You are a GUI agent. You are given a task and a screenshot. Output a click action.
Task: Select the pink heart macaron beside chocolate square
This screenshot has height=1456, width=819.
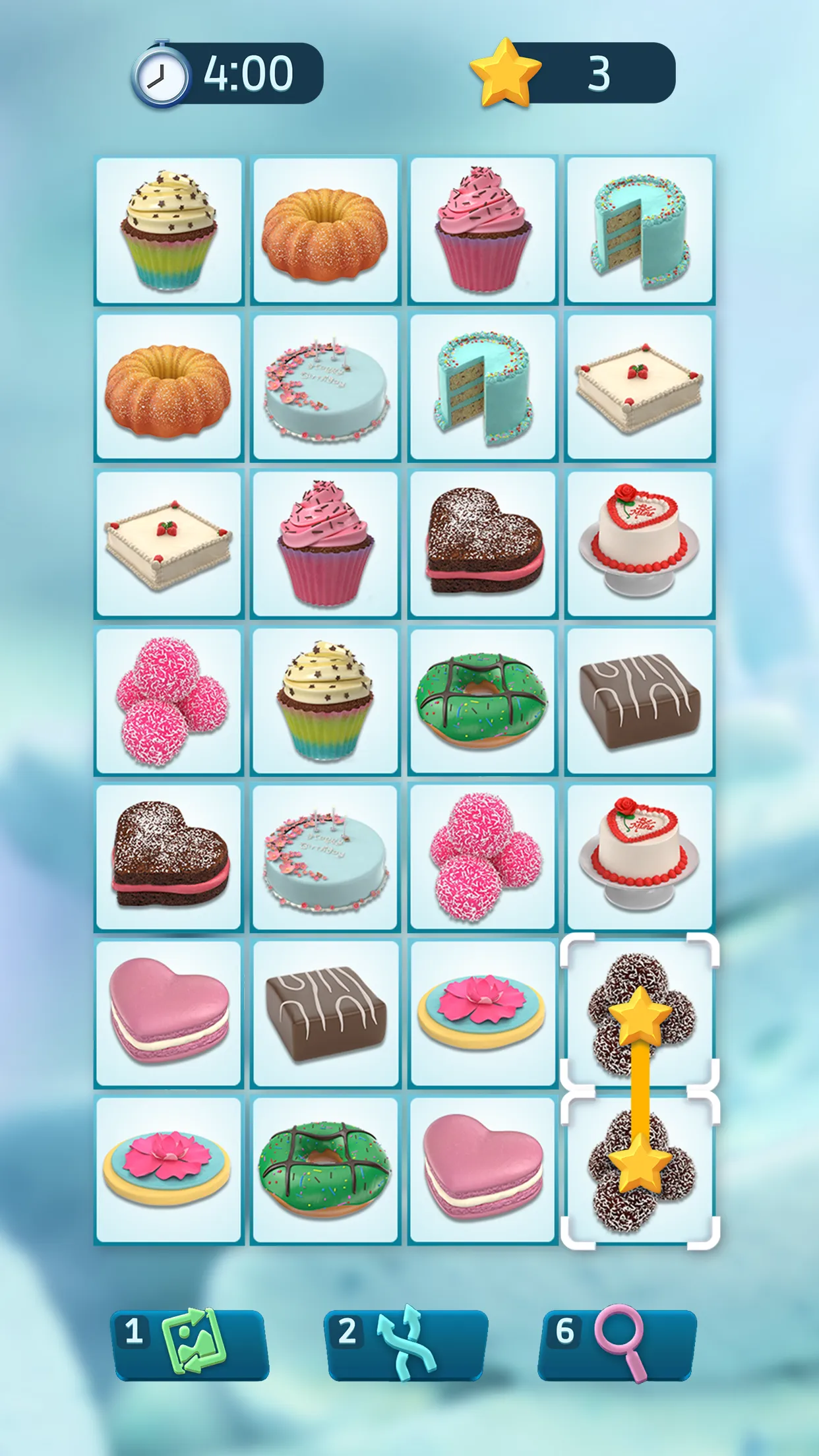click(x=169, y=1013)
